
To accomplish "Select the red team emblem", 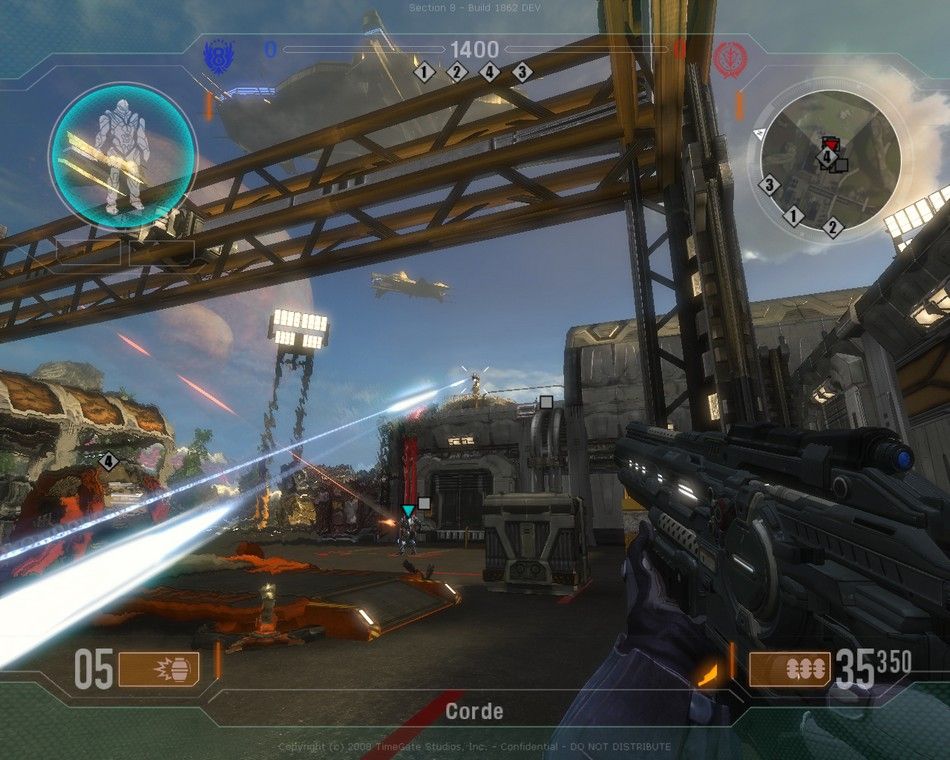I will click(728, 56).
